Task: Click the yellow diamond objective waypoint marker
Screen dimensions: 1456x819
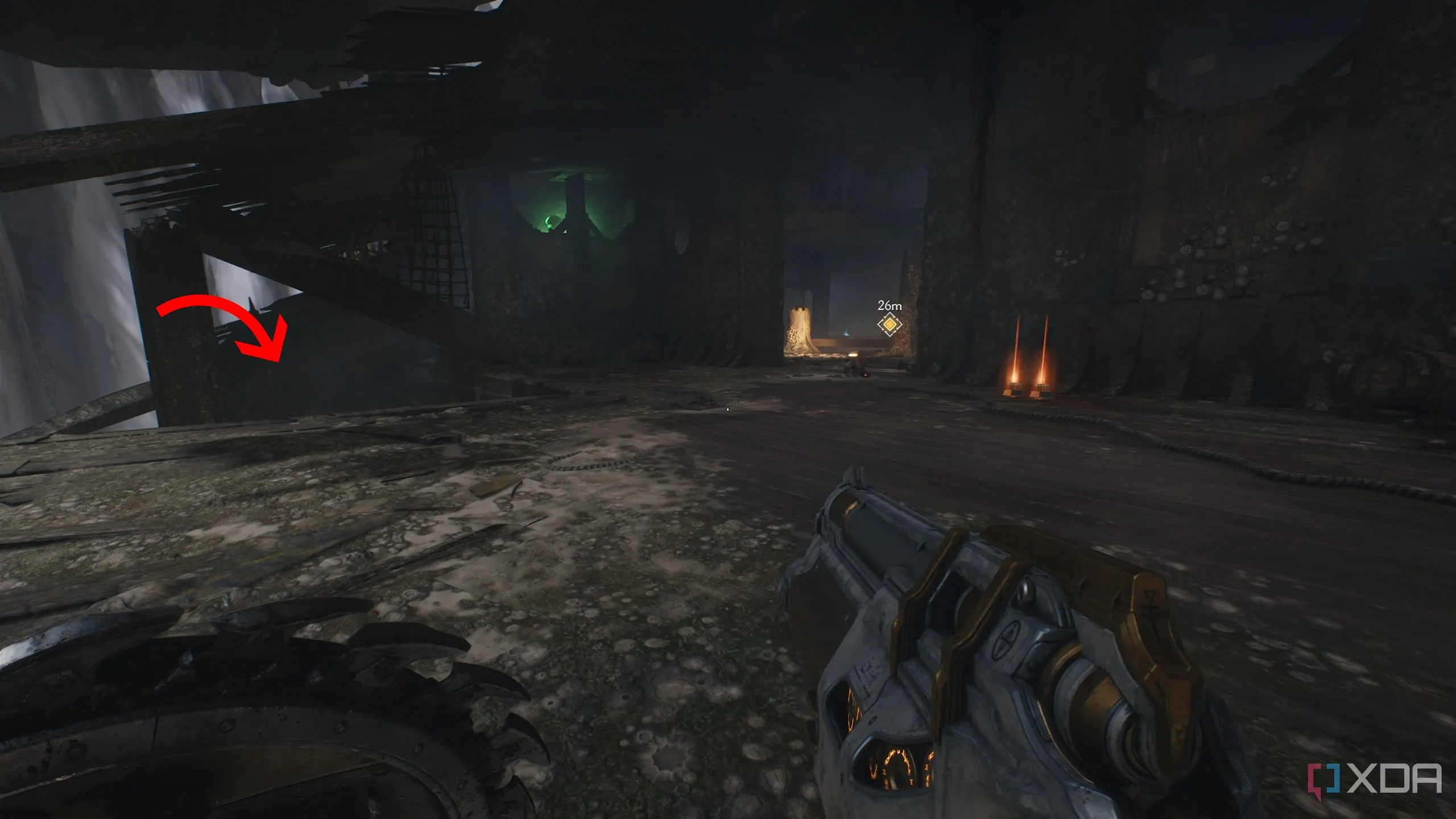Action: click(x=889, y=324)
